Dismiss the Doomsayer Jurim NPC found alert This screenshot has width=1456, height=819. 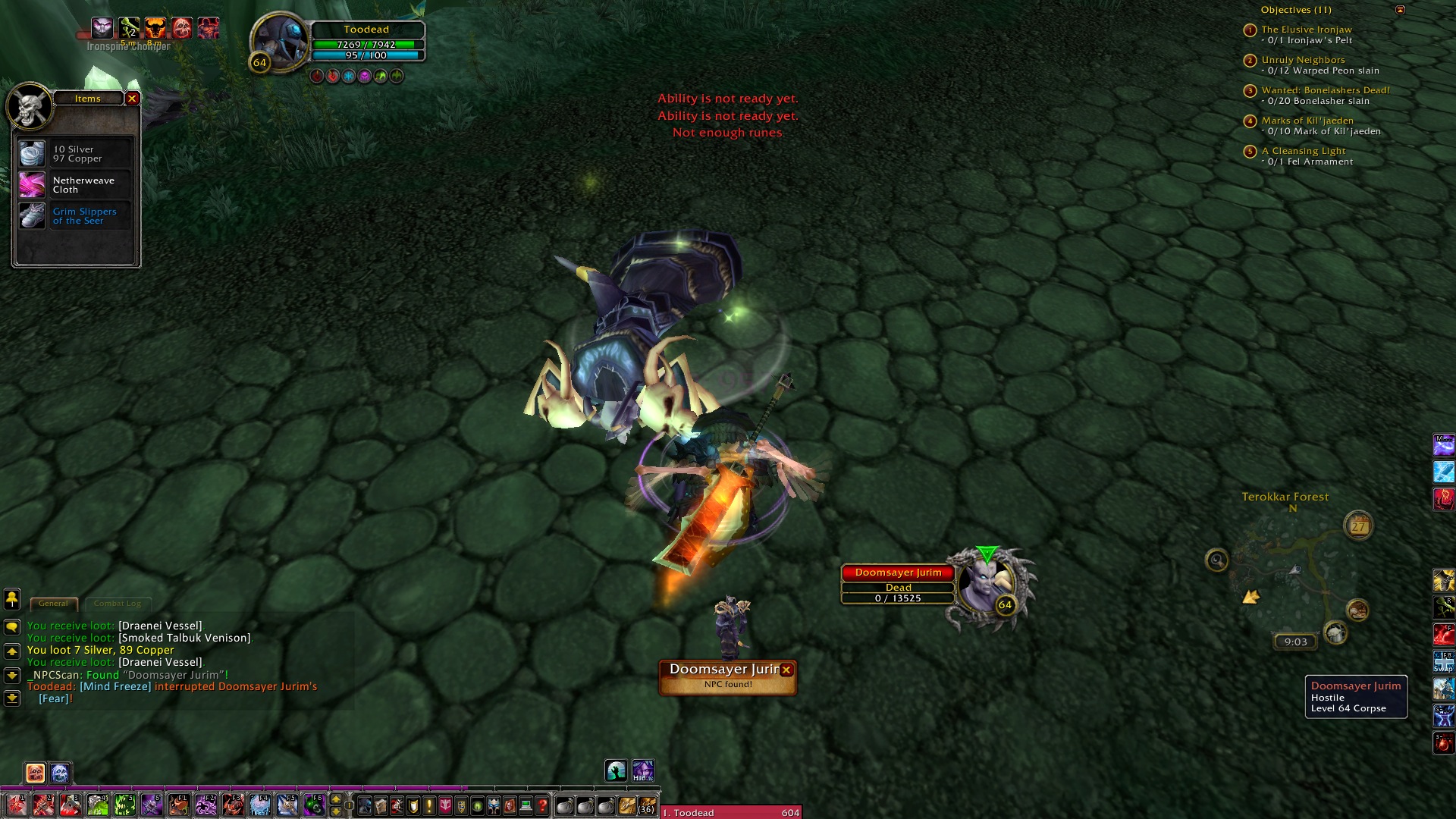tap(786, 670)
